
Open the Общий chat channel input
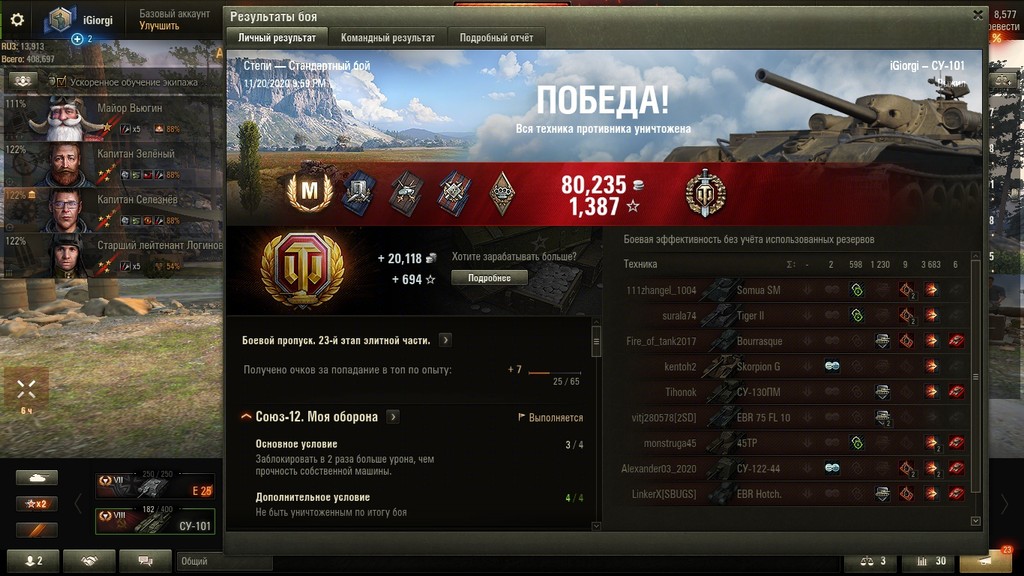point(224,562)
